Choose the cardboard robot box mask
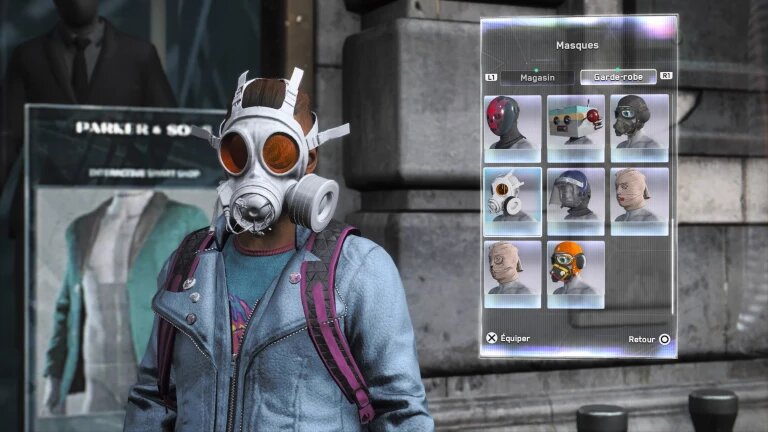This screenshot has height=432, width=768. (x=575, y=127)
